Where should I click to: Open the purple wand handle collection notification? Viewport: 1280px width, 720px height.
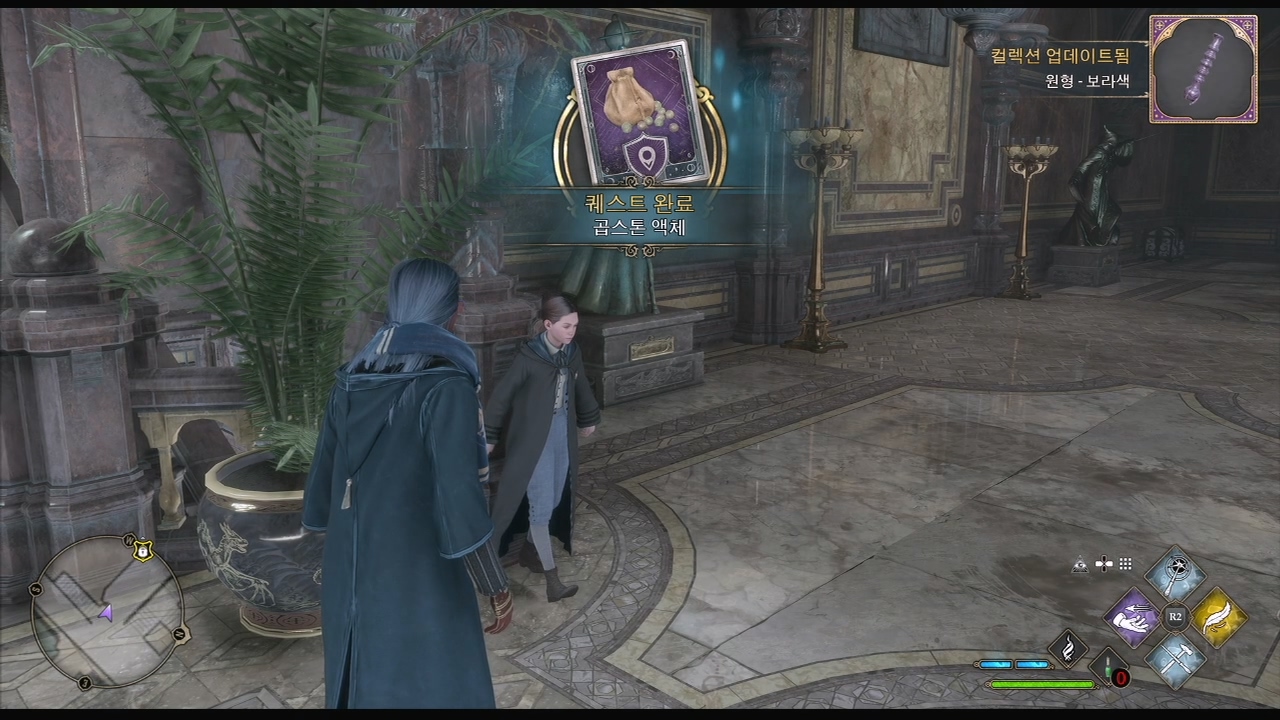[1203, 69]
